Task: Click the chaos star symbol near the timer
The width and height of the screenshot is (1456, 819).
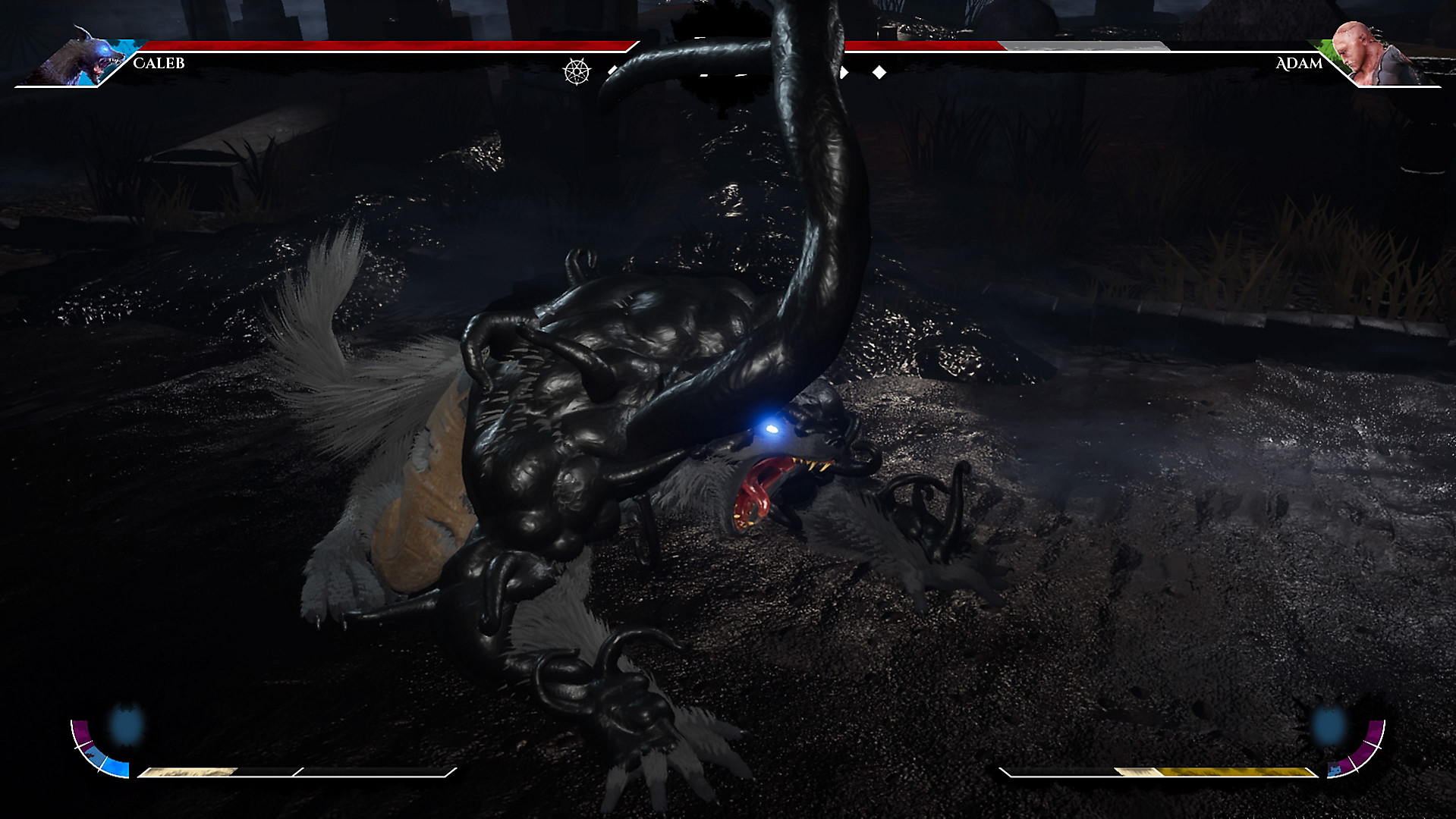Action: coord(577,72)
